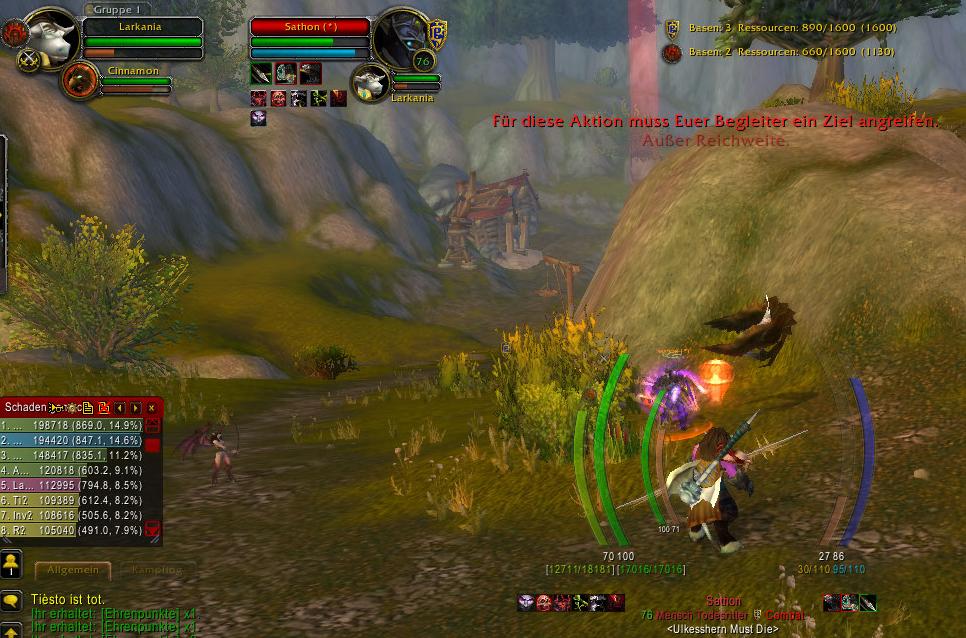The image size is (966, 638).
Task: Go to previous damage meter mode arrow
Action: [x=120, y=408]
